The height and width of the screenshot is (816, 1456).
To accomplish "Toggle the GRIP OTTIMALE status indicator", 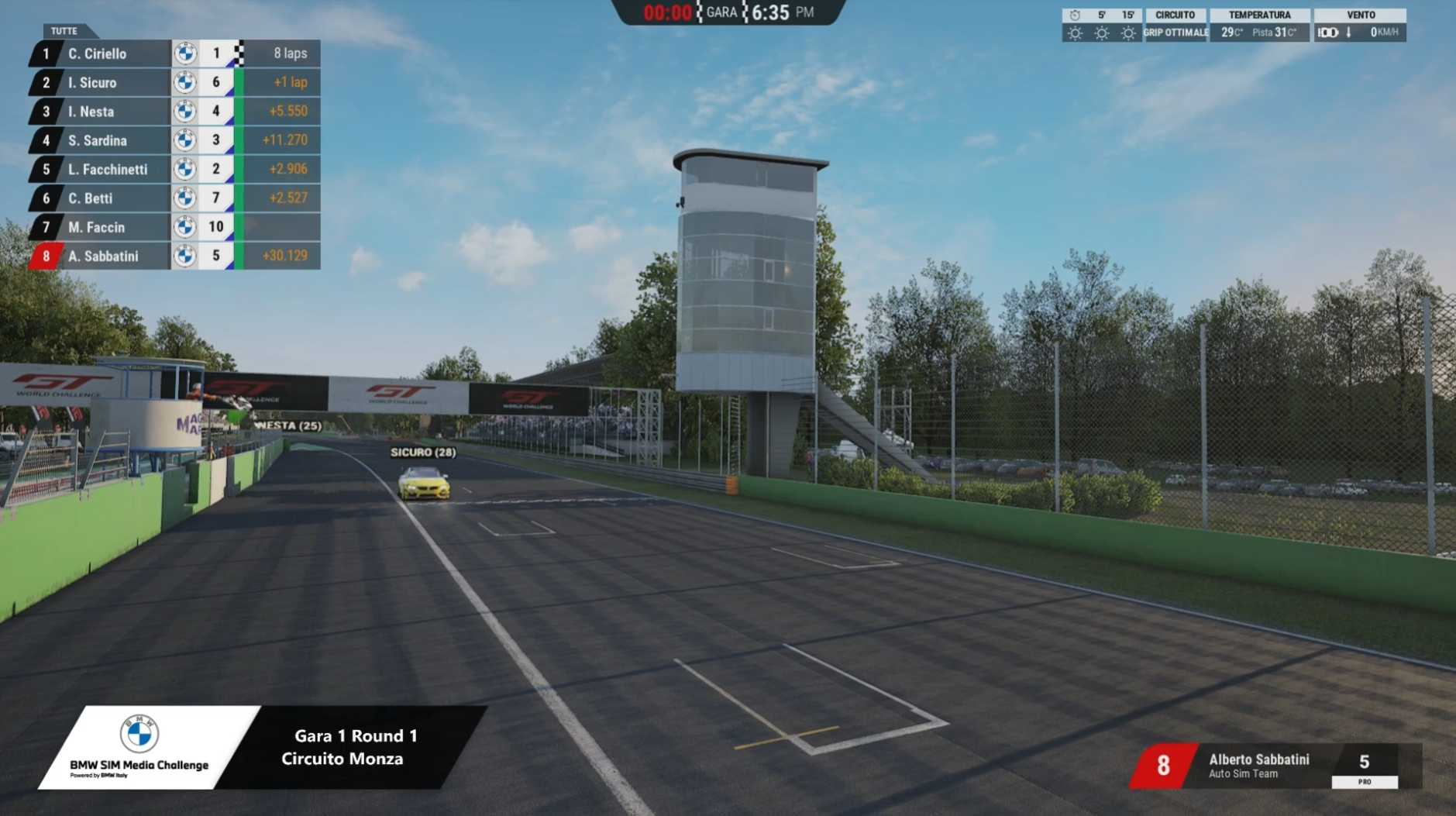I will coord(1175,32).
